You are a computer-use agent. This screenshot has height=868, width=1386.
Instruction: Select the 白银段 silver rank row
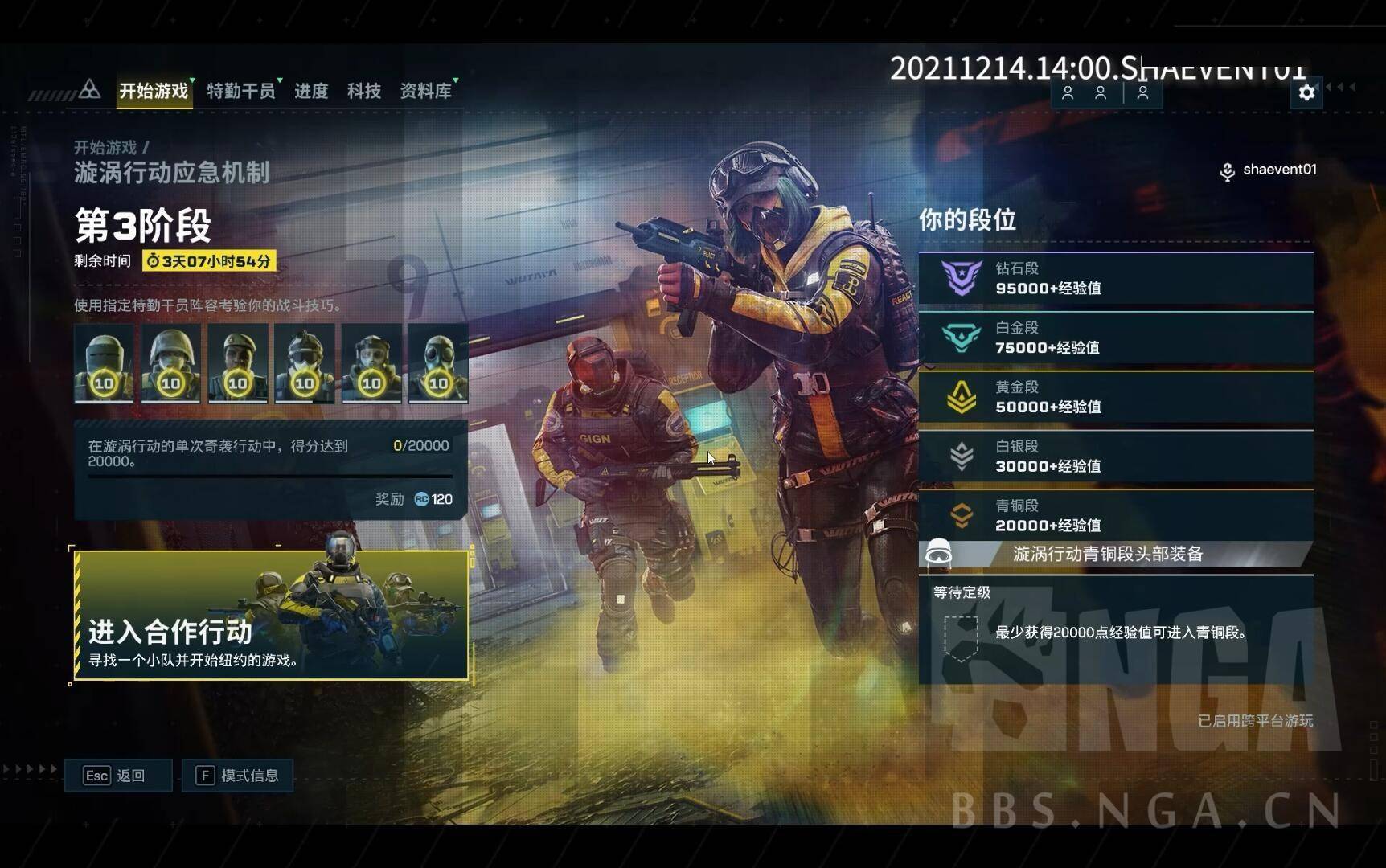click(x=1115, y=457)
